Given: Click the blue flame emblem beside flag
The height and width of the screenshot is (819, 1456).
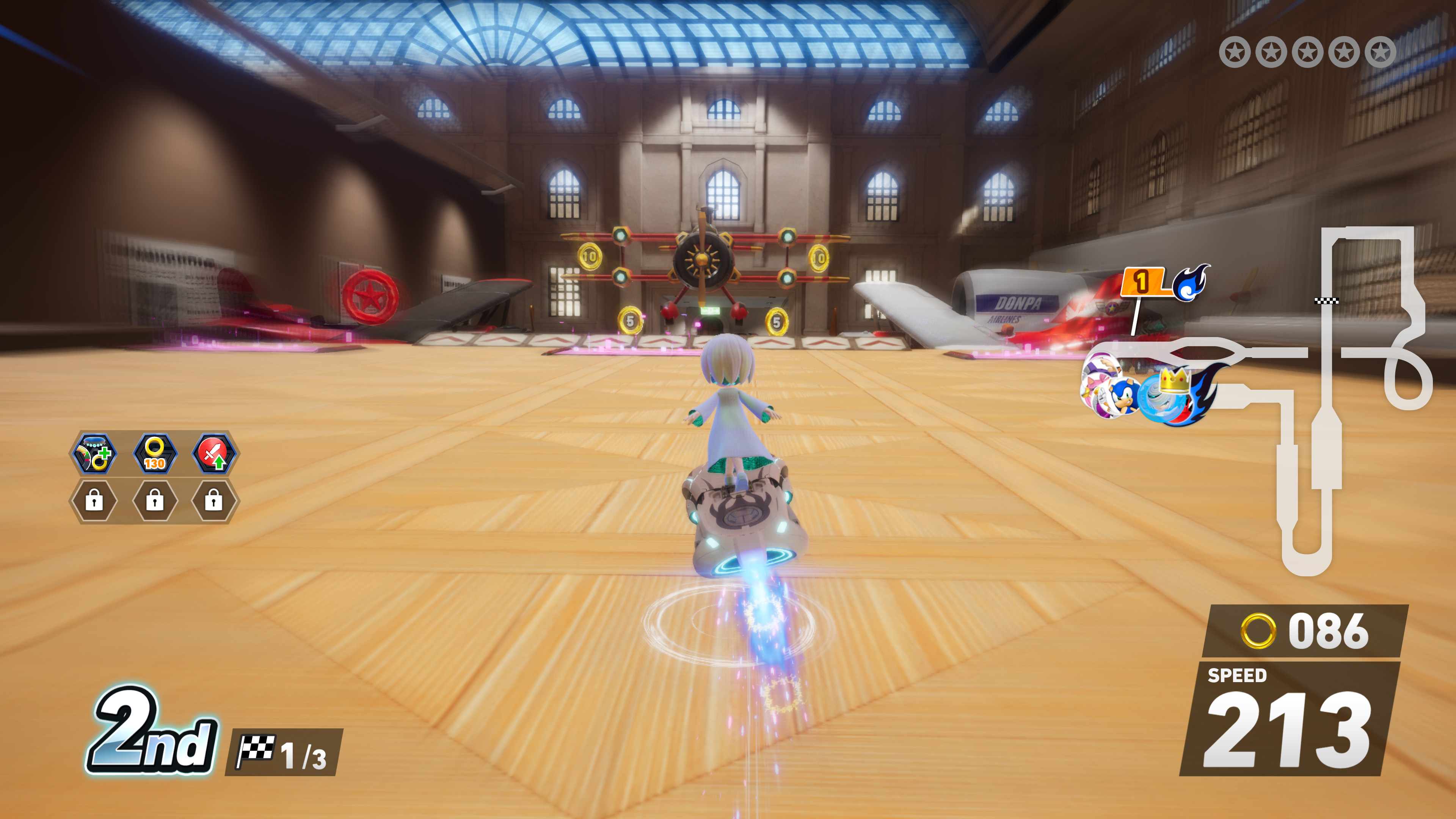Looking at the screenshot, I should (x=1190, y=282).
